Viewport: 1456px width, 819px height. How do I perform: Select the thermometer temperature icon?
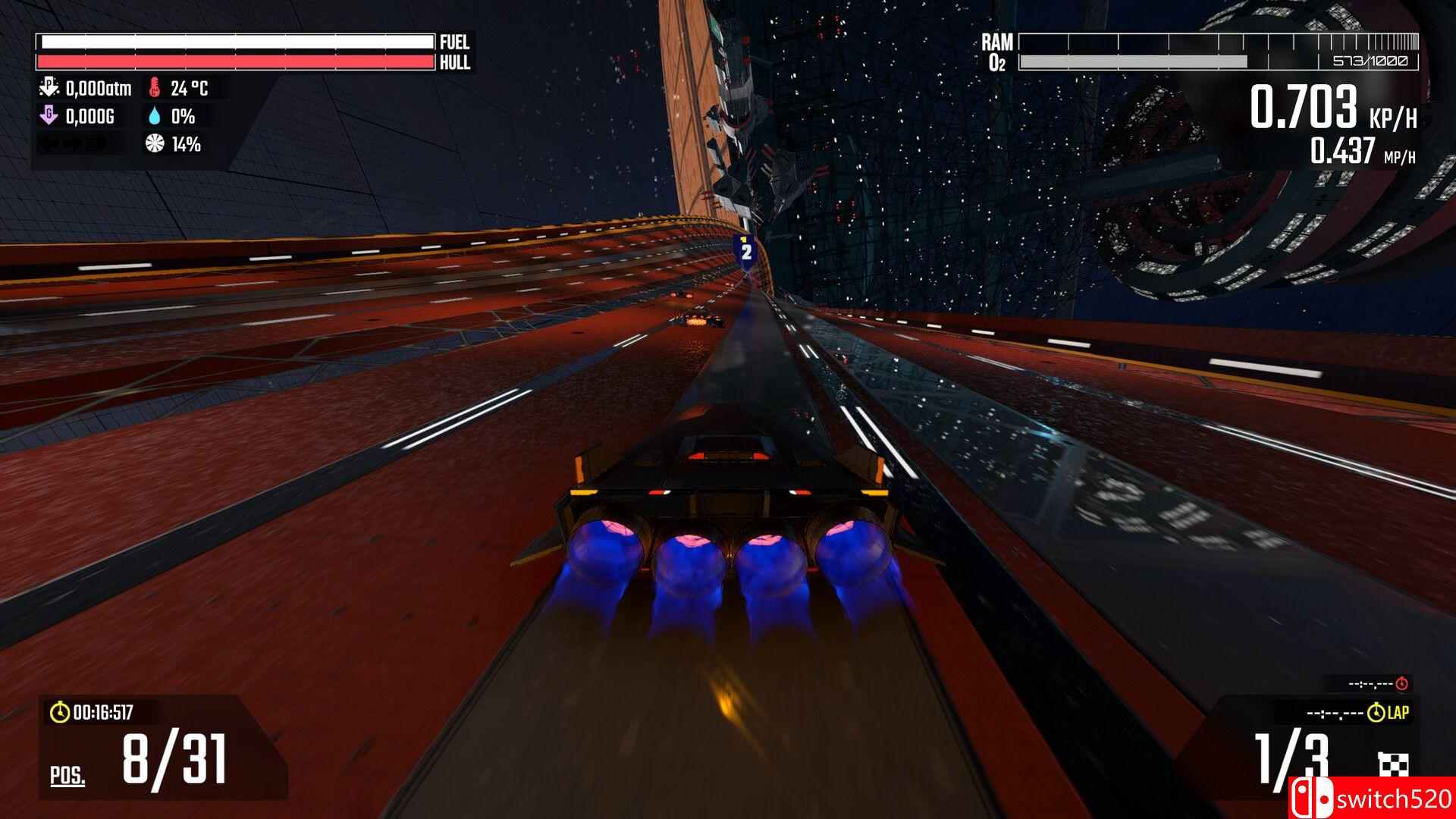pos(154,88)
